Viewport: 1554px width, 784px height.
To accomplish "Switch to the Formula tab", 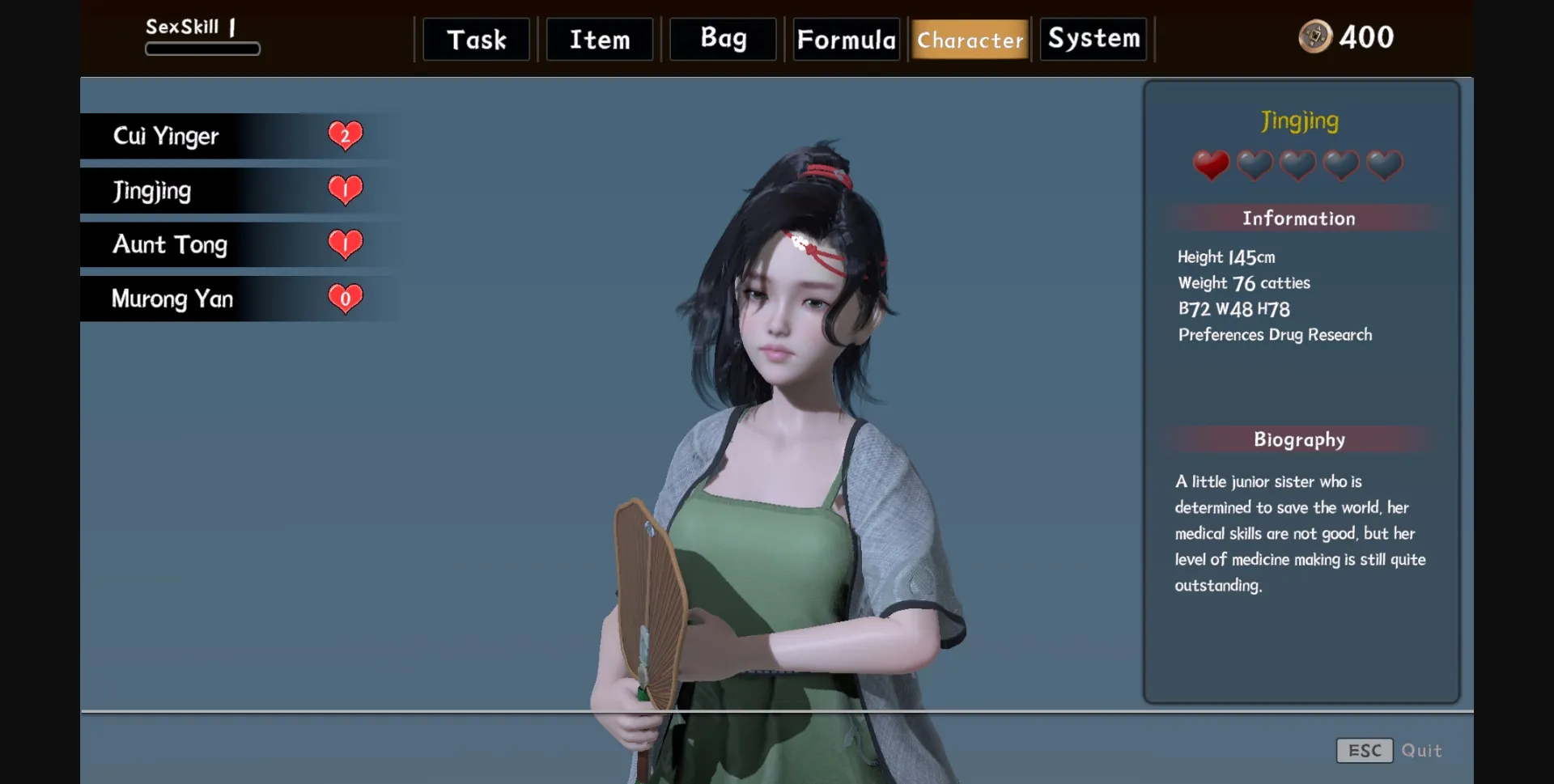I will tap(846, 38).
